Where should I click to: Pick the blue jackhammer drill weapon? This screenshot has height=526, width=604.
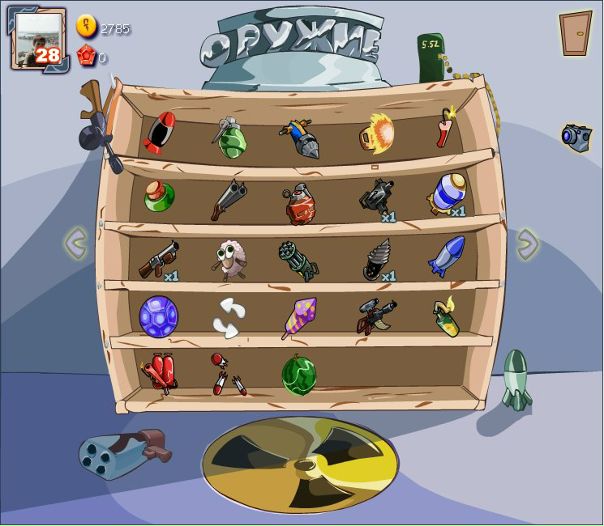coord(297,137)
